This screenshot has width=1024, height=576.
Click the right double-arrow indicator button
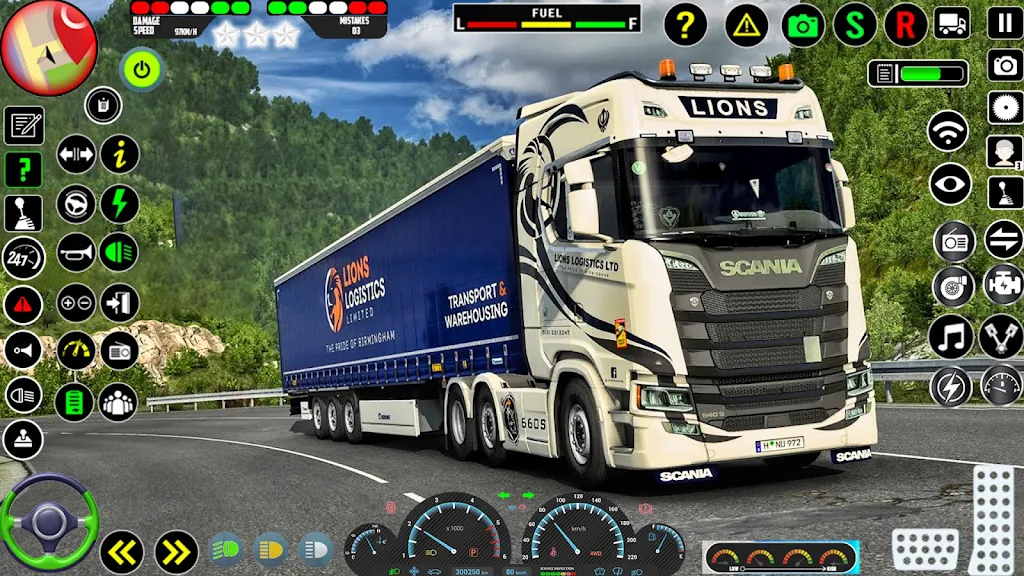click(x=176, y=551)
